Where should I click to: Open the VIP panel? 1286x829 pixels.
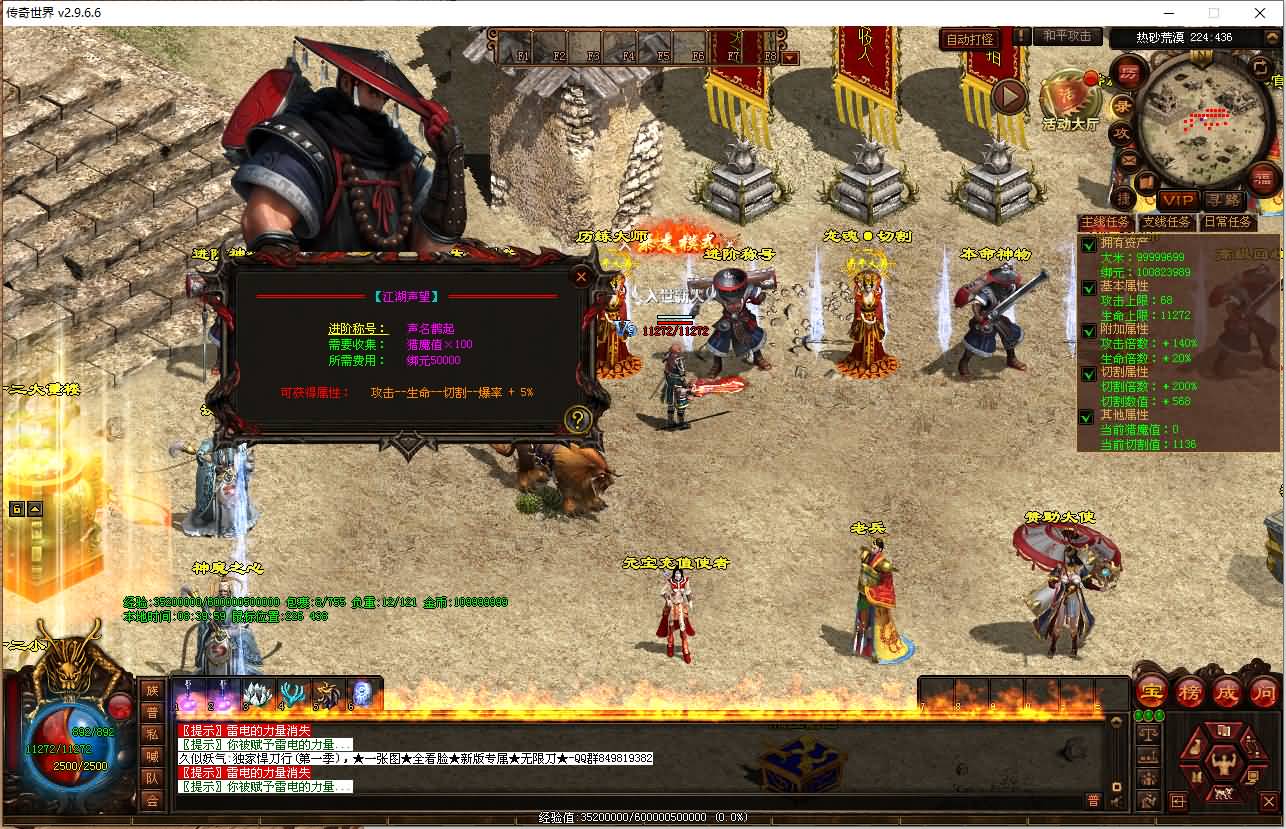[1178, 200]
